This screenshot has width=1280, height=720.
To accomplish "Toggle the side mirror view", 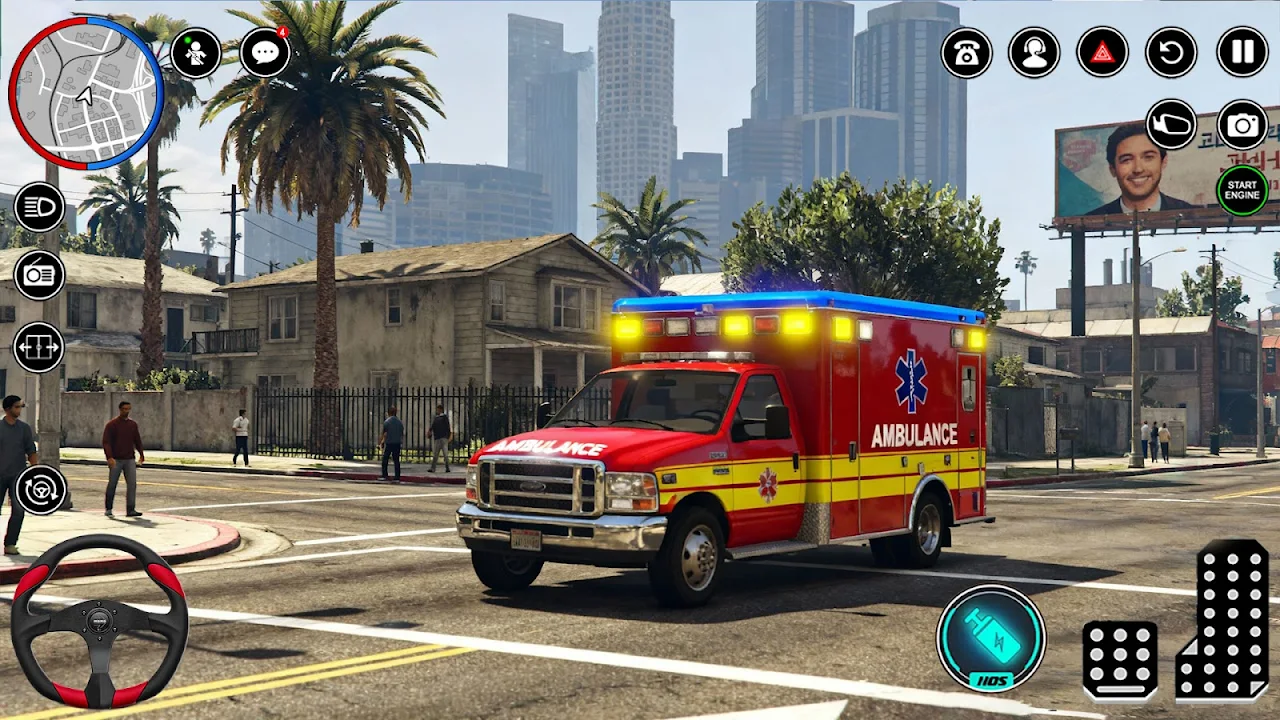I will (x=1171, y=124).
